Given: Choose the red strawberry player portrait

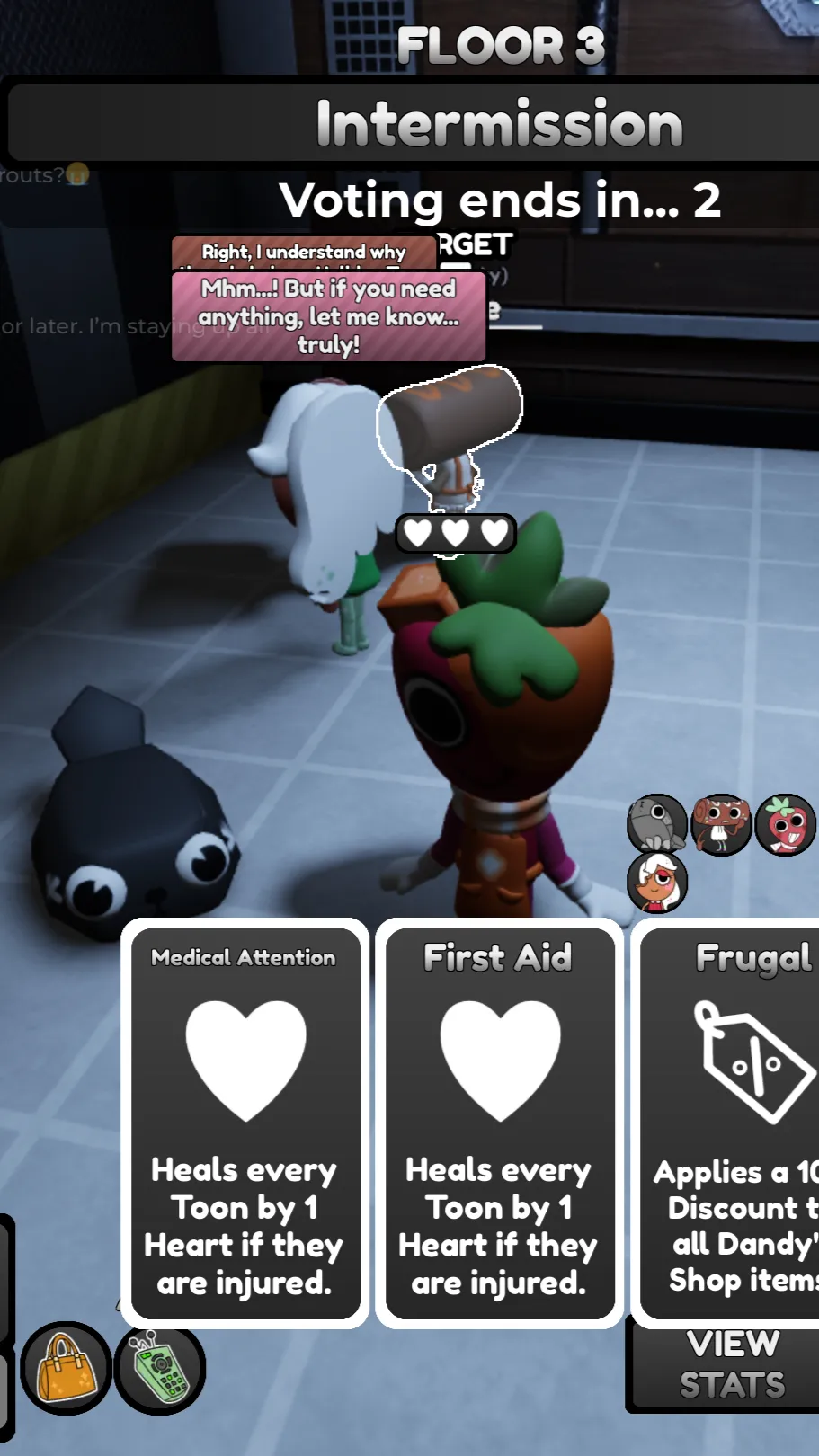Looking at the screenshot, I should pos(785,823).
